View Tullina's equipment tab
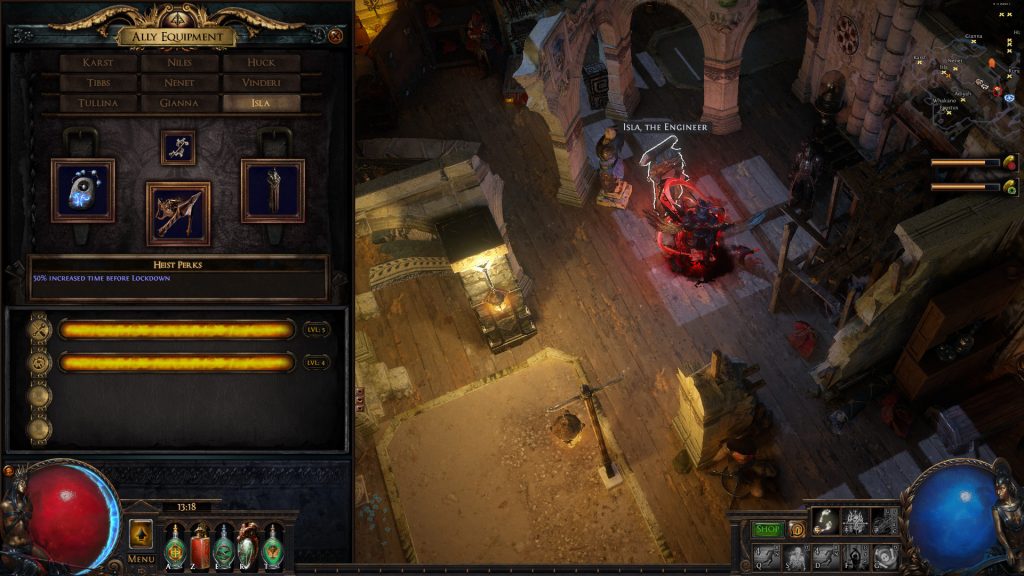Viewport: 1024px width, 576px height. (x=98, y=103)
